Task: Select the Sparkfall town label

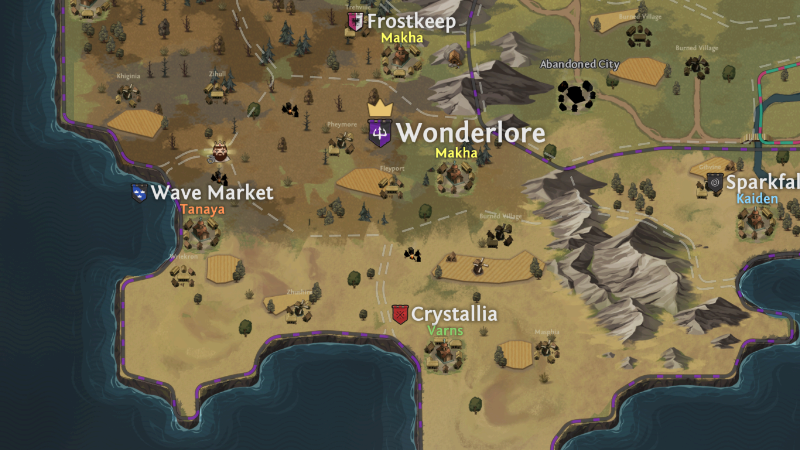Action: click(762, 182)
